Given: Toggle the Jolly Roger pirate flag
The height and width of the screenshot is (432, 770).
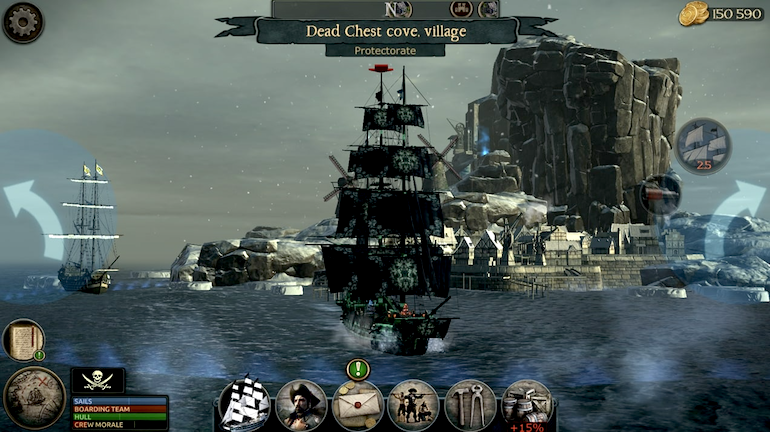Looking at the screenshot, I should pyautogui.click(x=97, y=380).
